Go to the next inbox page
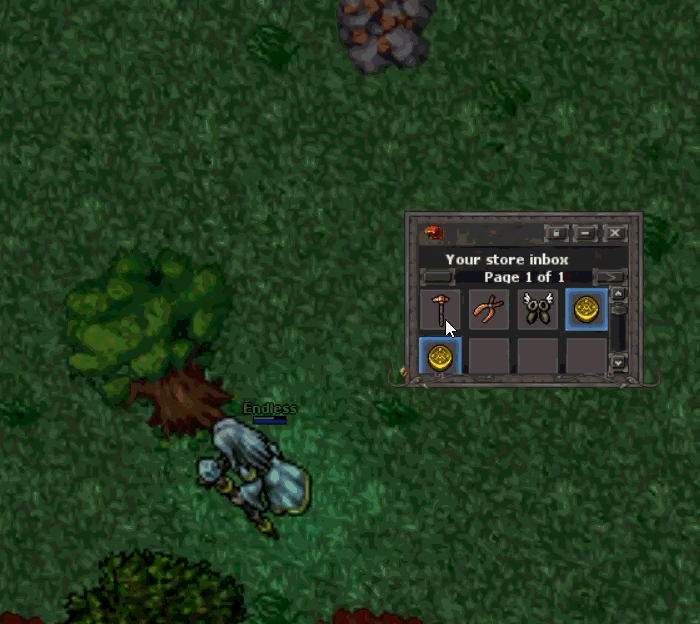Screen dimensions: 700x624 click(609, 277)
